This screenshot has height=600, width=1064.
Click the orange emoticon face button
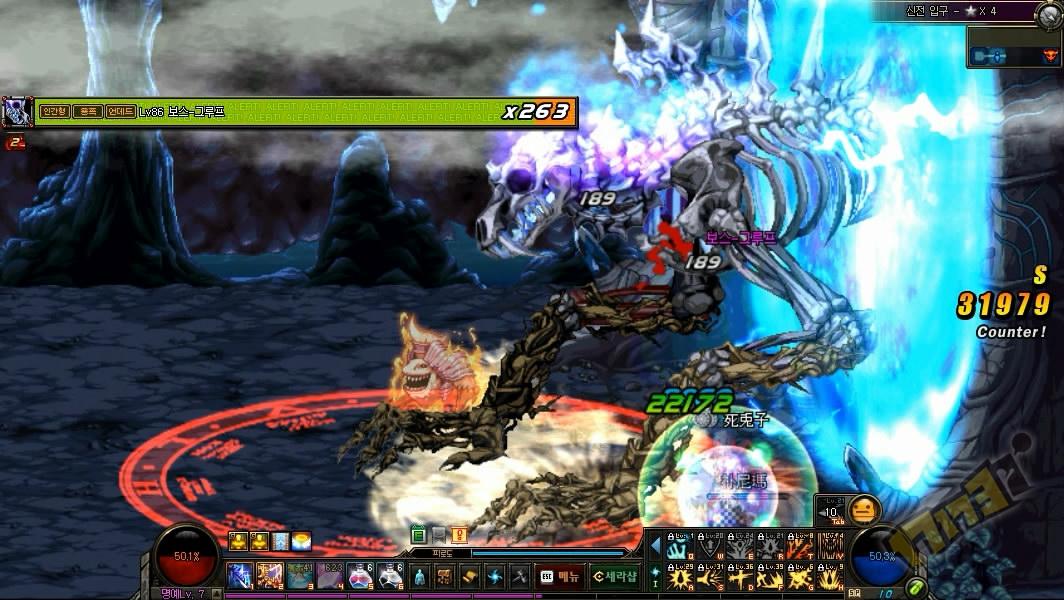[864, 510]
